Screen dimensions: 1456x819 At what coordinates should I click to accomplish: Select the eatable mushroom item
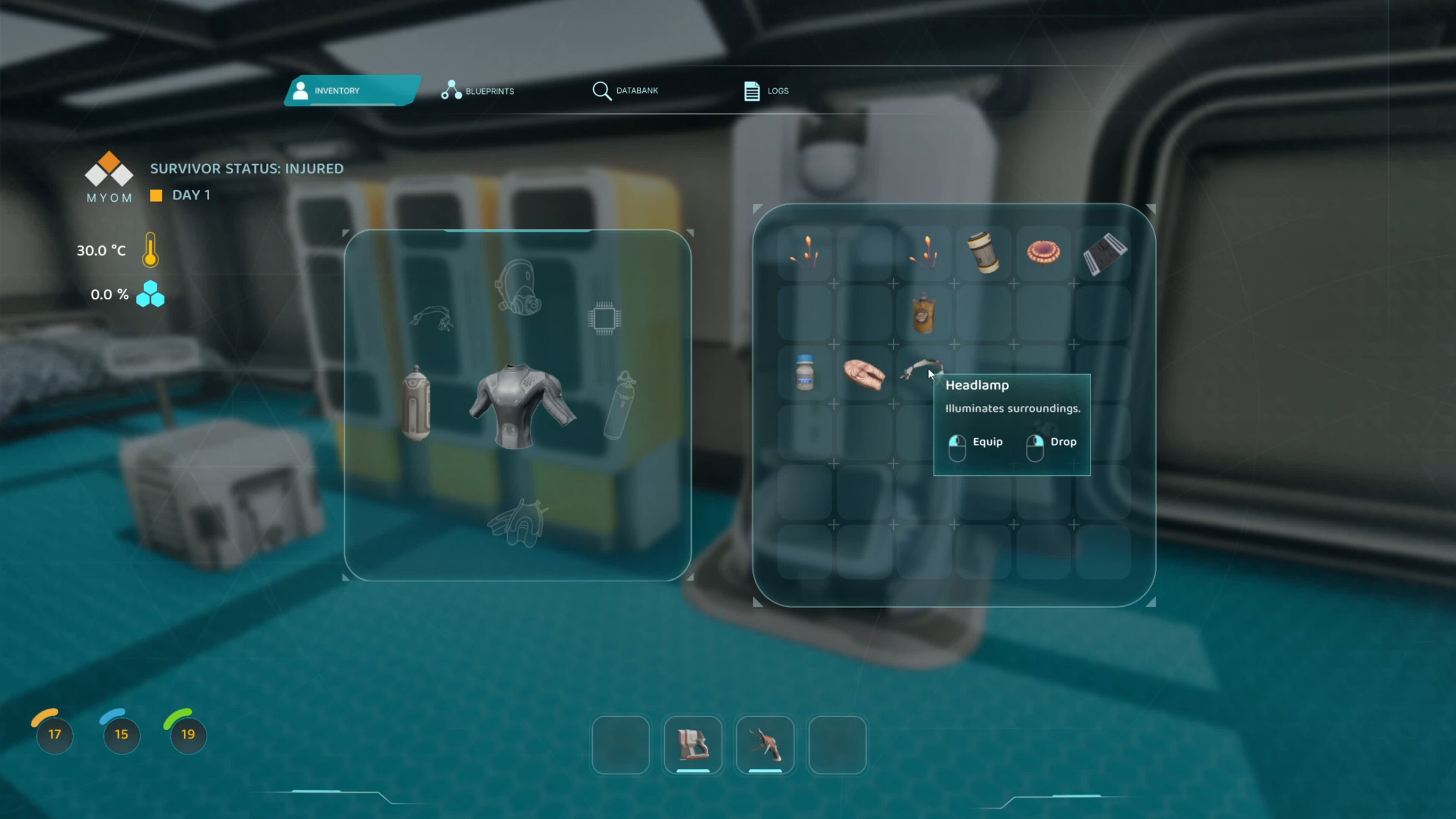[1043, 253]
